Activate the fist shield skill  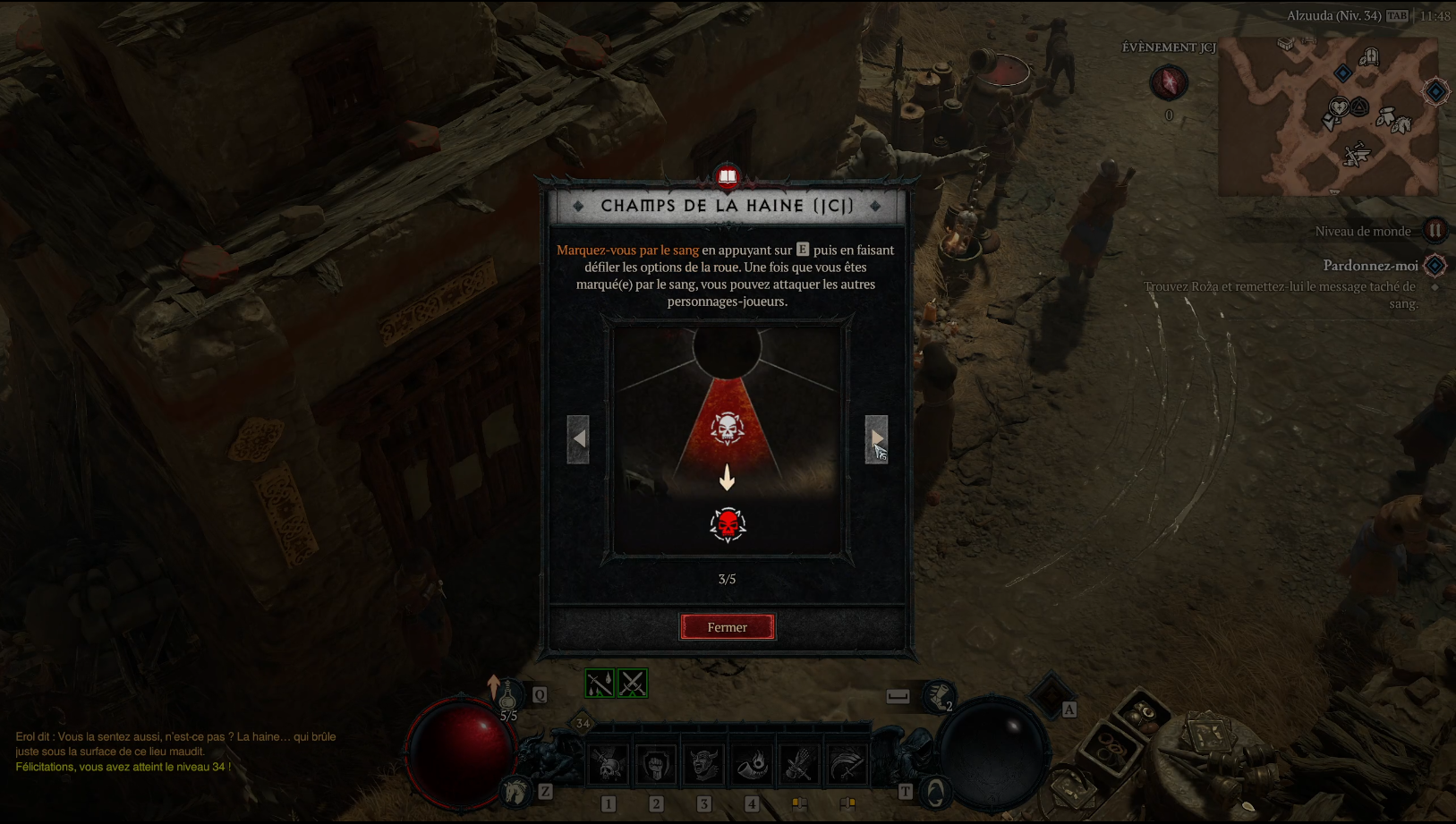pyautogui.click(x=656, y=766)
